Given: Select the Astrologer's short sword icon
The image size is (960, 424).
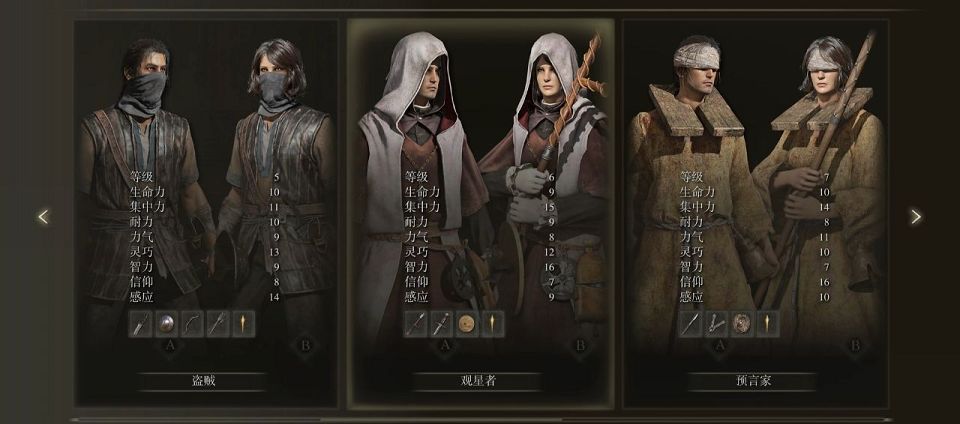Looking at the screenshot, I should (x=441, y=323).
